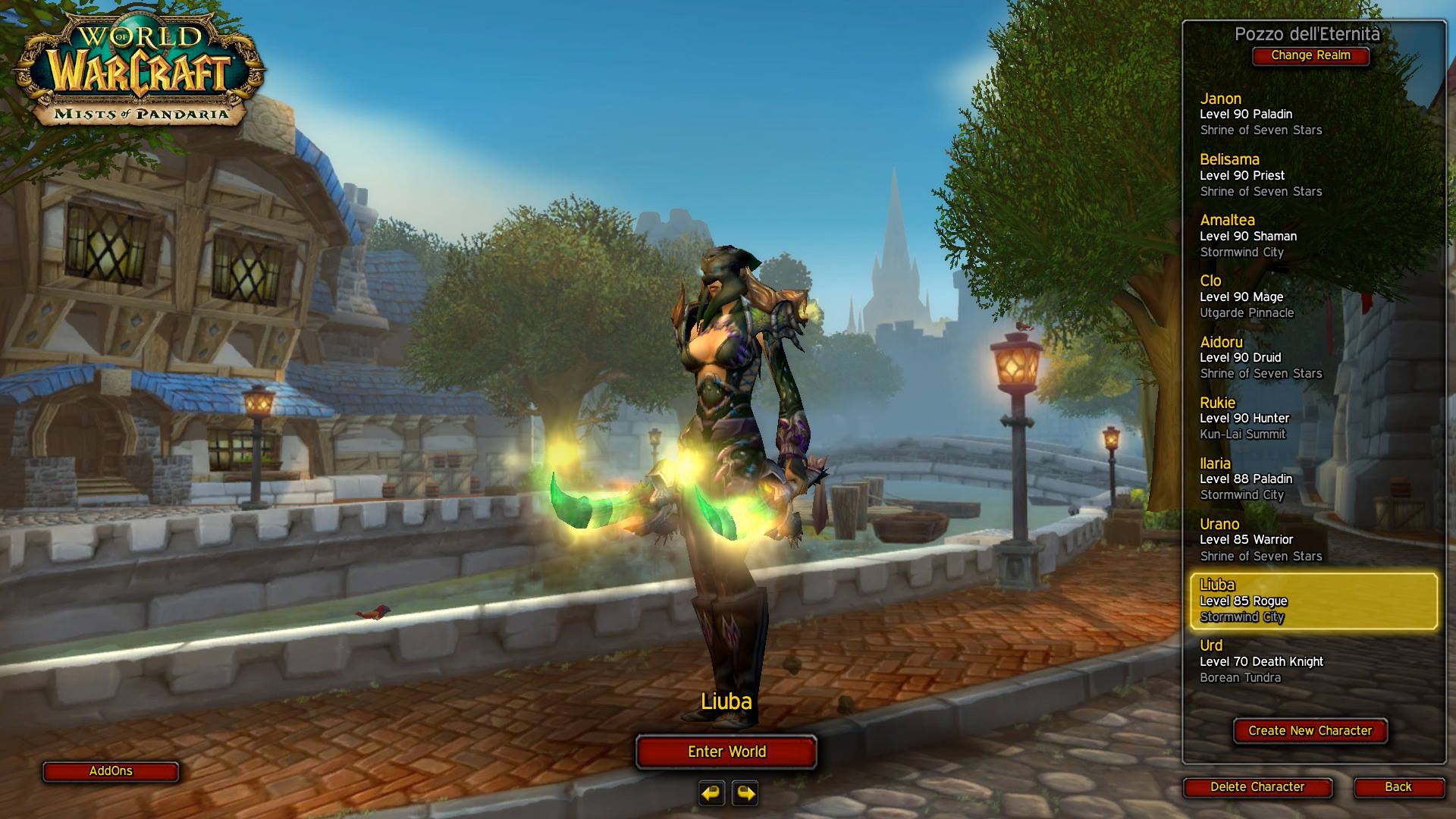The height and width of the screenshot is (819, 1456).
Task: Select Liuba the Rogue entry
Action: point(1313,601)
